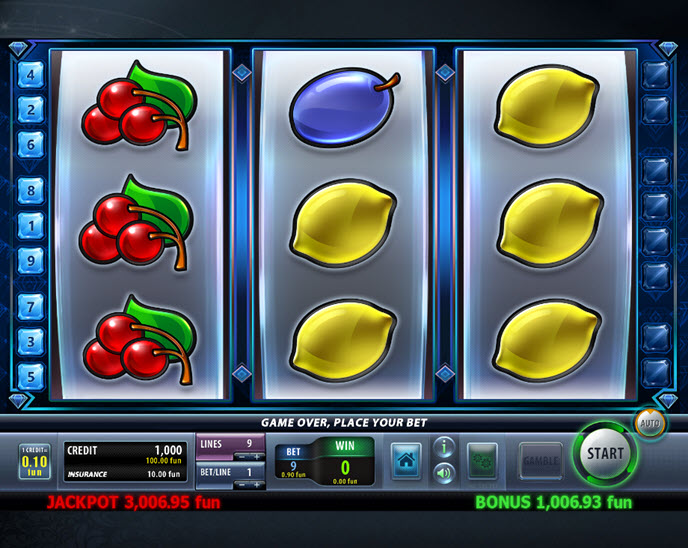Increase the number of LINES
This screenshot has height=548, width=688.
[x=259, y=455]
